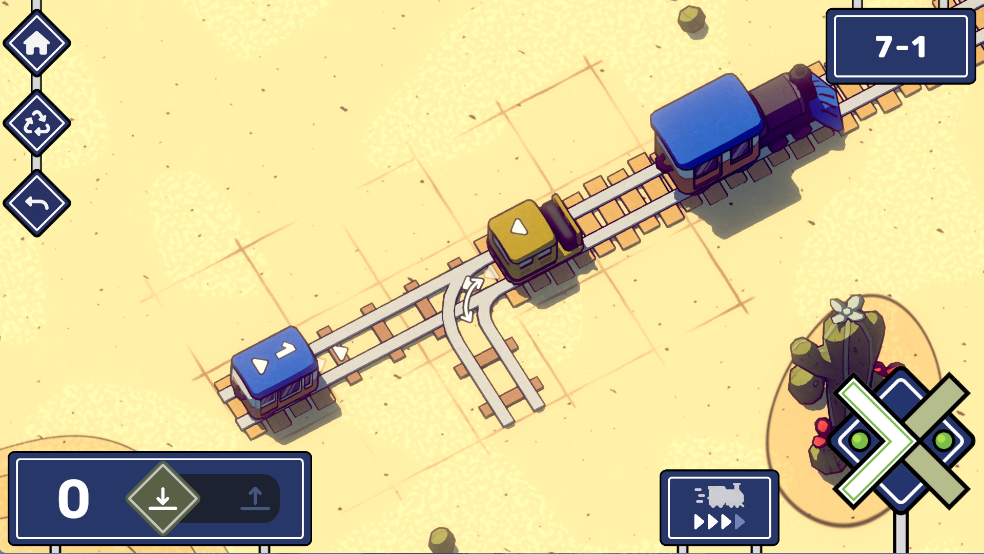Viewport: 984px width, 554px height.
Task: Flip the track switch at the junction
Action: tap(469, 299)
